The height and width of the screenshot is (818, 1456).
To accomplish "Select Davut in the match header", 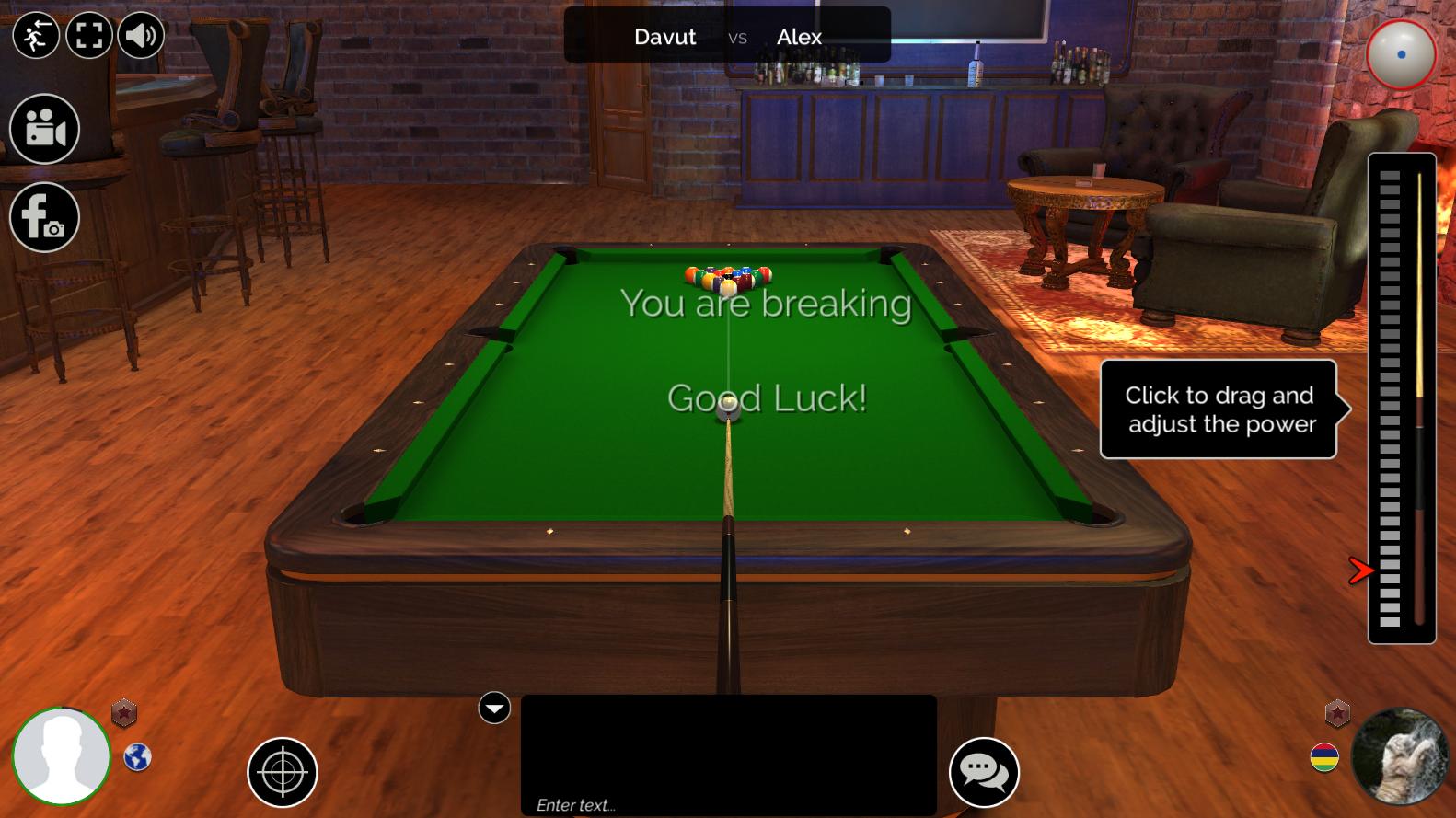I will click(664, 37).
